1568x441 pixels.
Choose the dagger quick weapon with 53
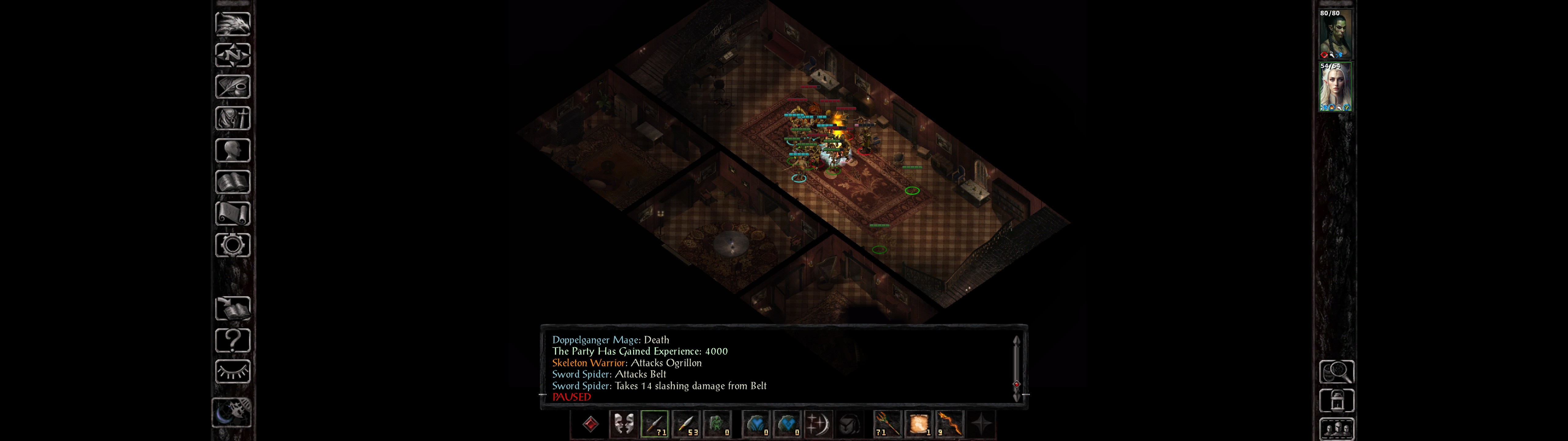click(x=686, y=424)
